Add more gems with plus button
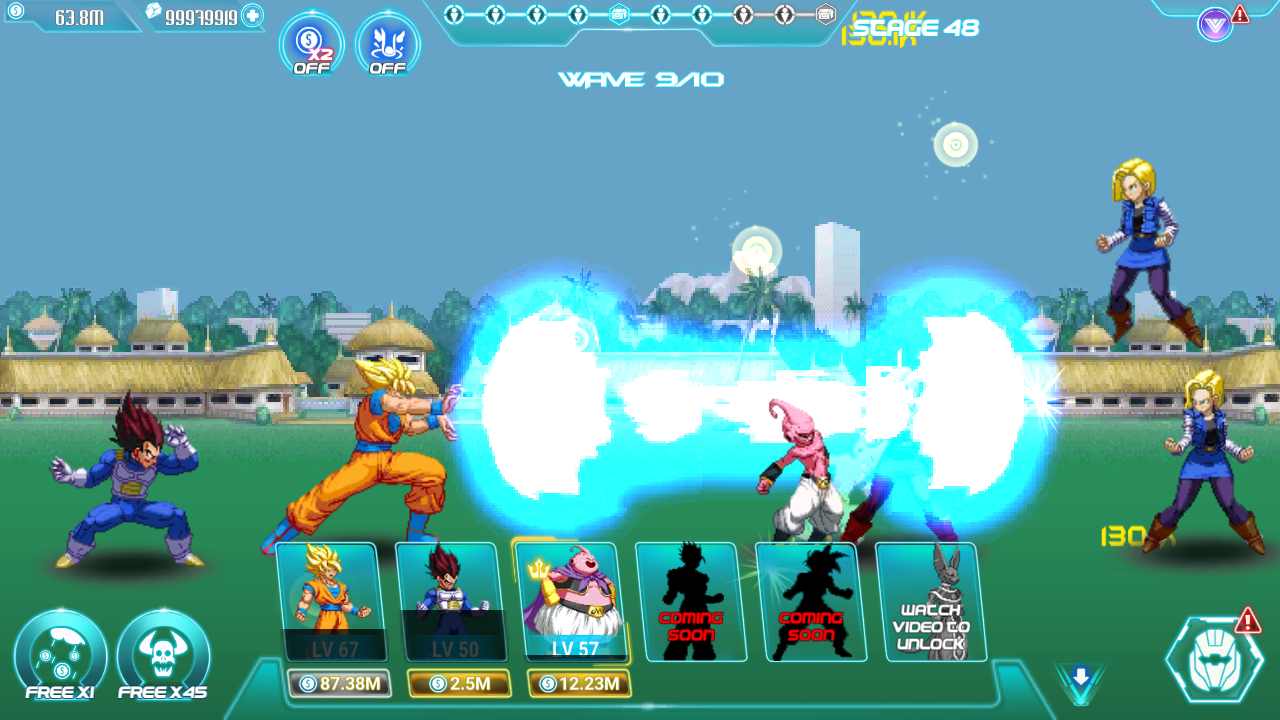The height and width of the screenshot is (720, 1280). [x=252, y=16]
